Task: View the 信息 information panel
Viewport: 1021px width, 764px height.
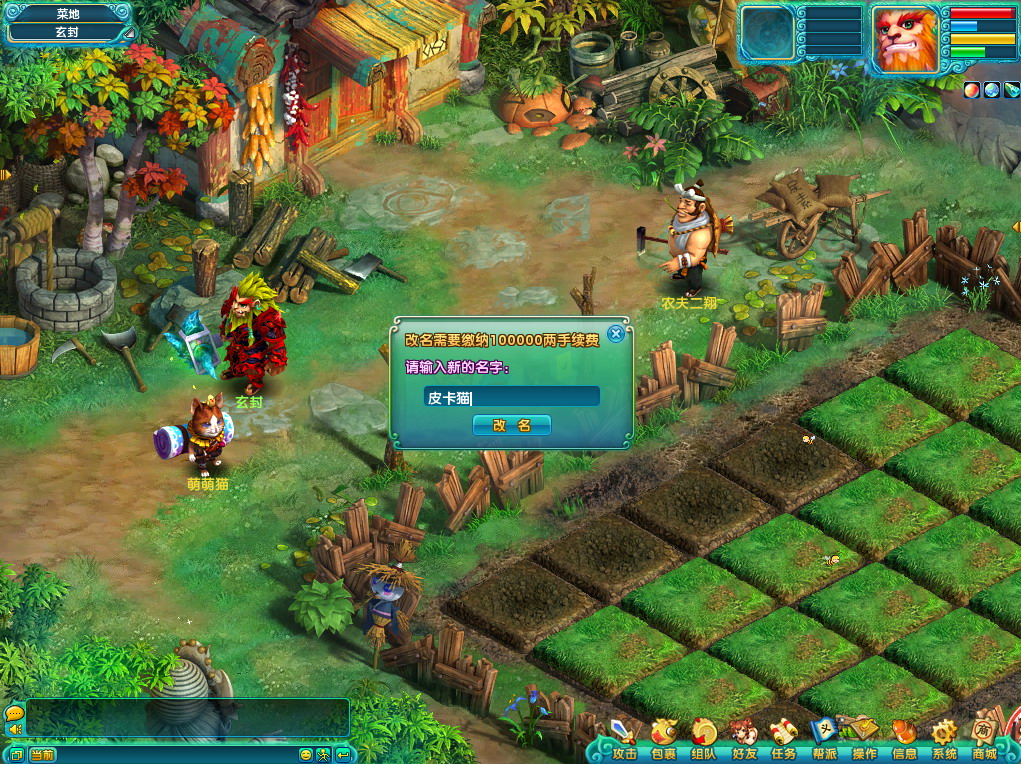Action: point(904,741)
